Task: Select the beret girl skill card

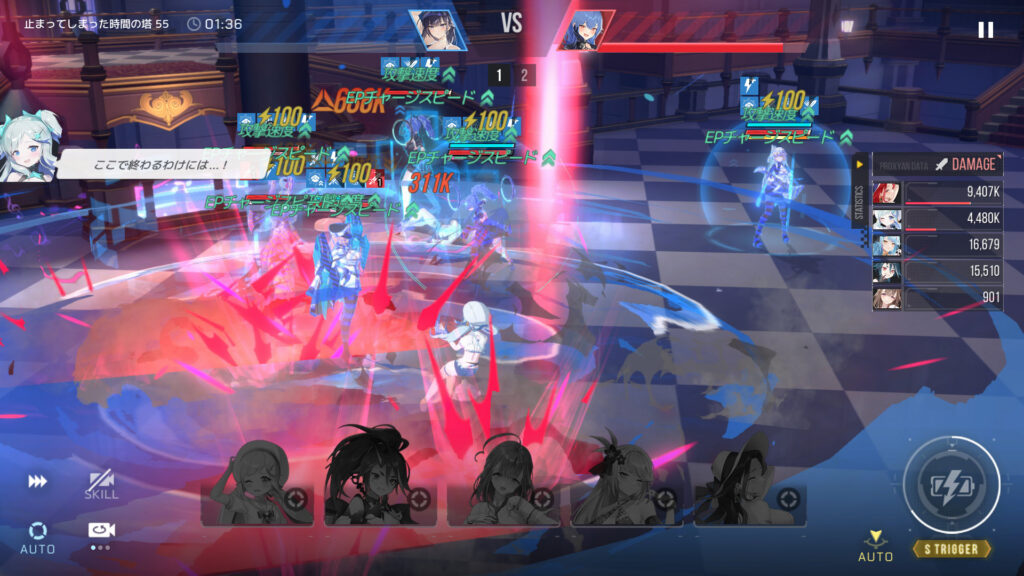Action: (x=257, y=482)
